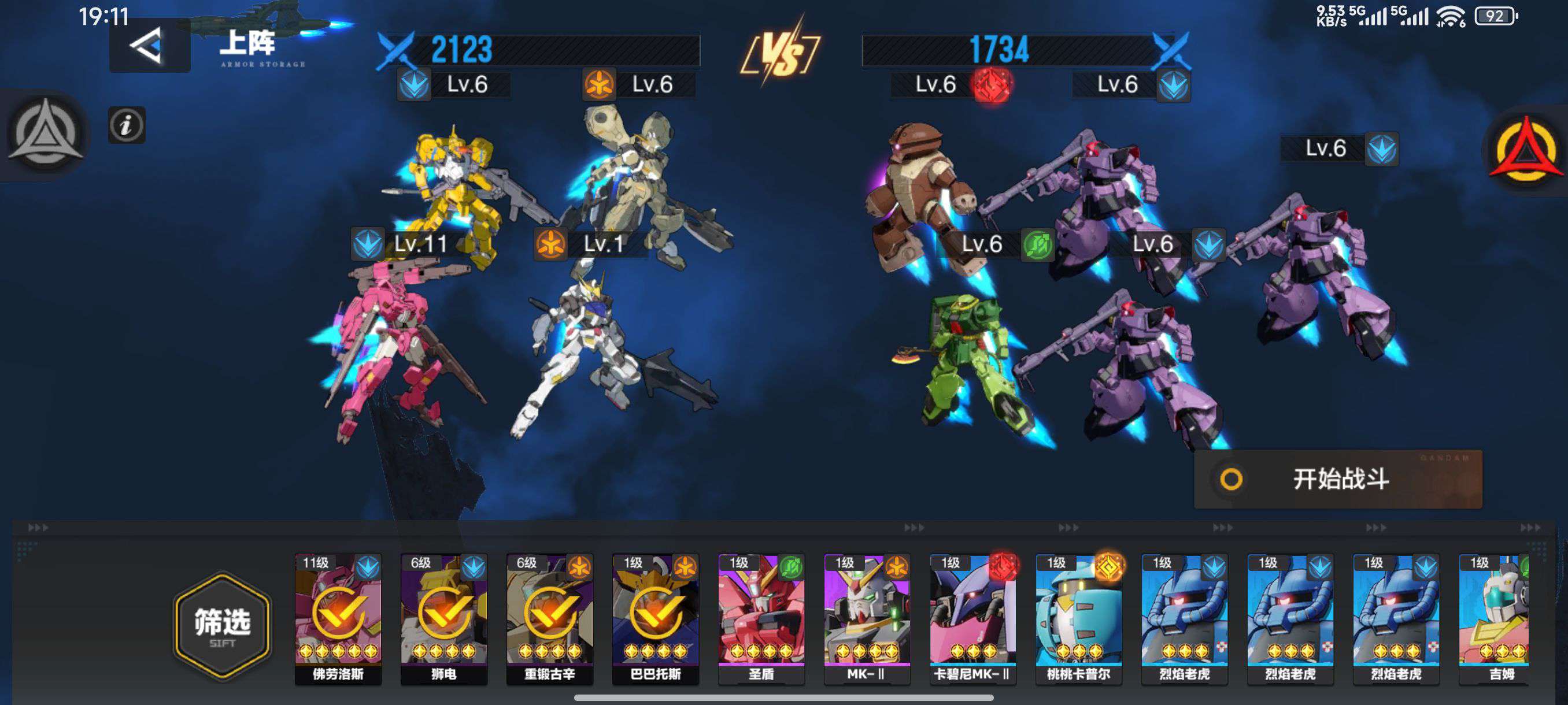Go back using the arrow button
This screenshot has width=1568, height=705.
(149, 46)
